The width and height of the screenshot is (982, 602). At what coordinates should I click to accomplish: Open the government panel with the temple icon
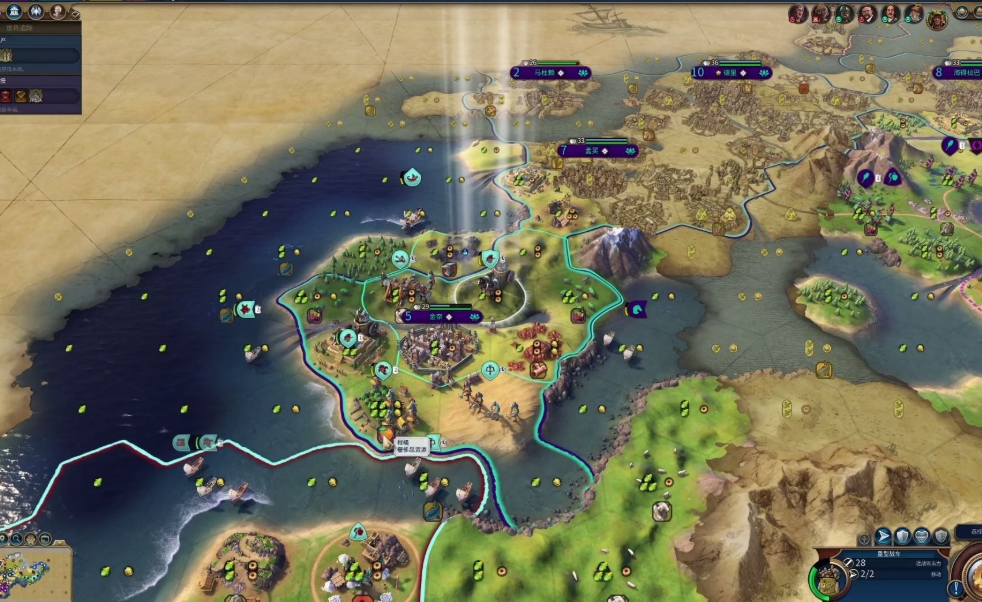pyautogui.click(x=13, y=12)
